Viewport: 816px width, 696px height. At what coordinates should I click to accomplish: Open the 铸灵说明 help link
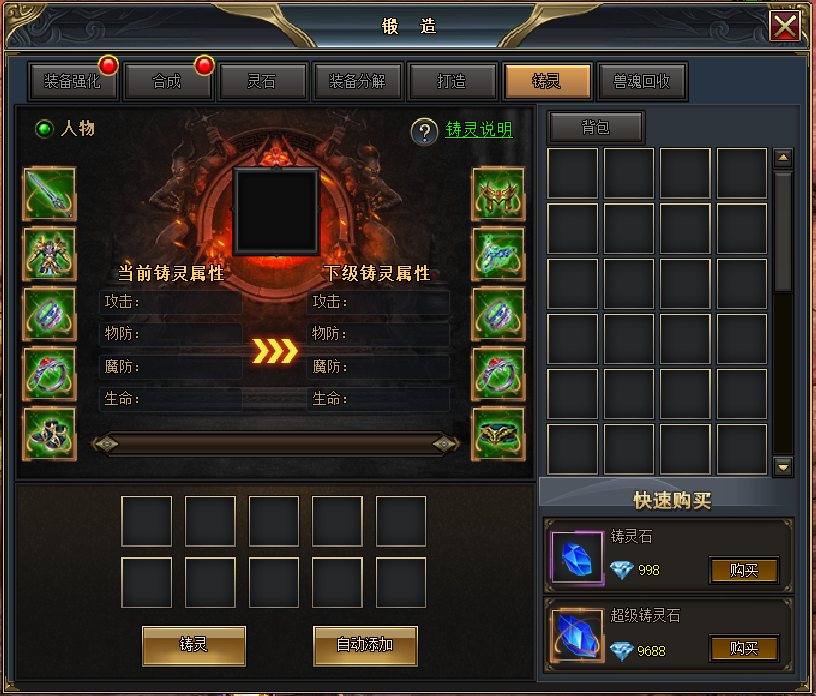point(478,130)
